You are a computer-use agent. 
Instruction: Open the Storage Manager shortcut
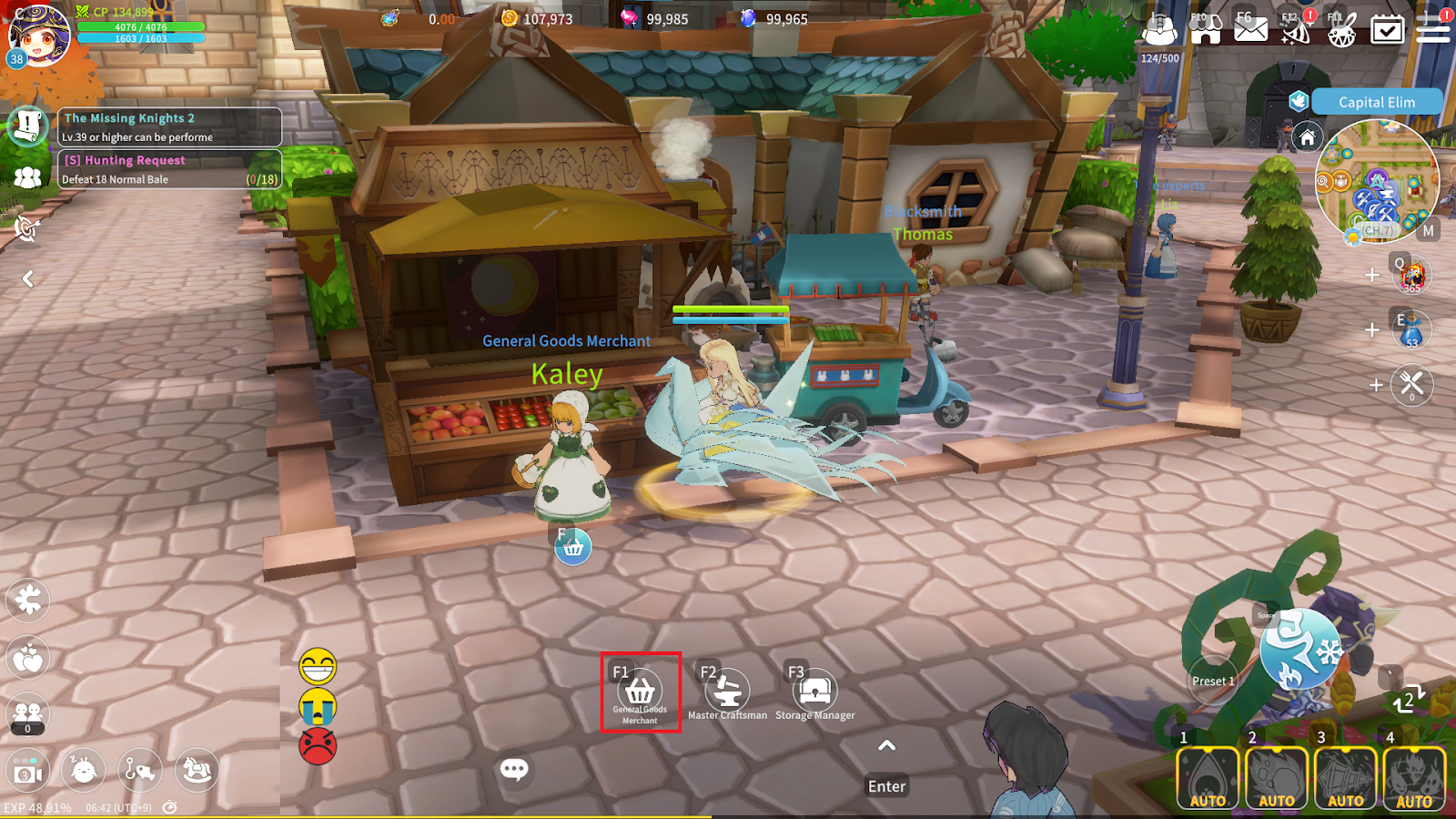click(814, 693)
